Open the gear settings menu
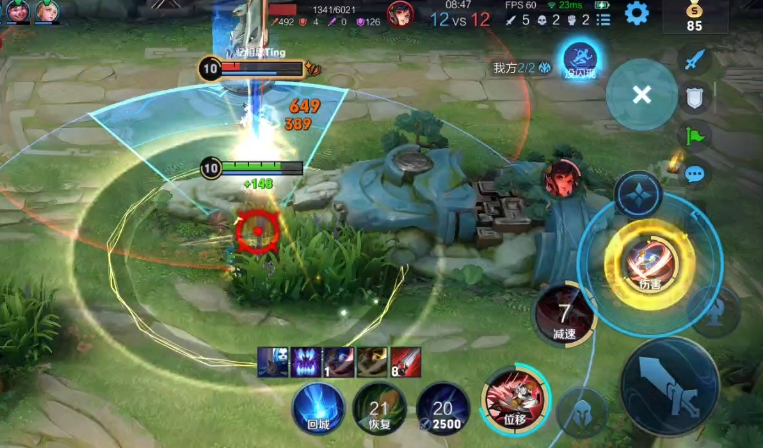Screen dimensions: 763x448 [x=636, y=14]
